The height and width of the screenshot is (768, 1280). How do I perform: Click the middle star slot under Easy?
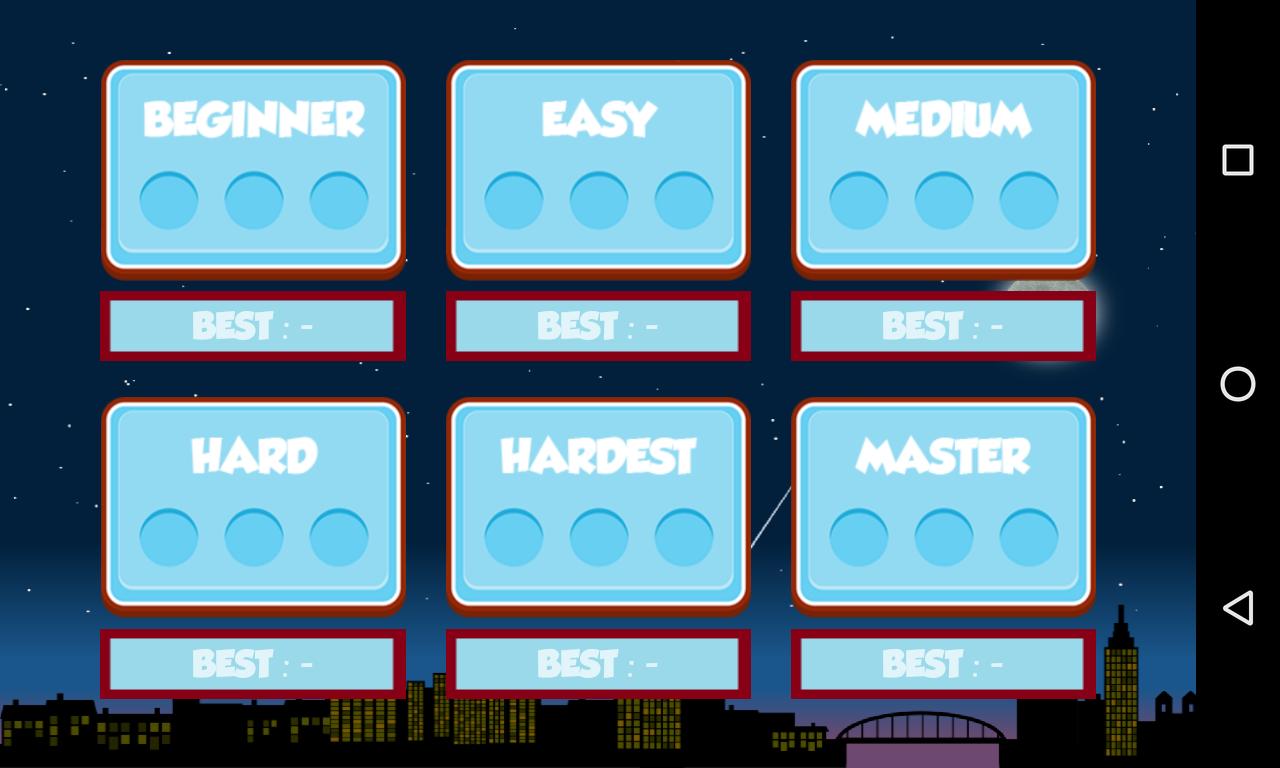[x=597, y=198]
